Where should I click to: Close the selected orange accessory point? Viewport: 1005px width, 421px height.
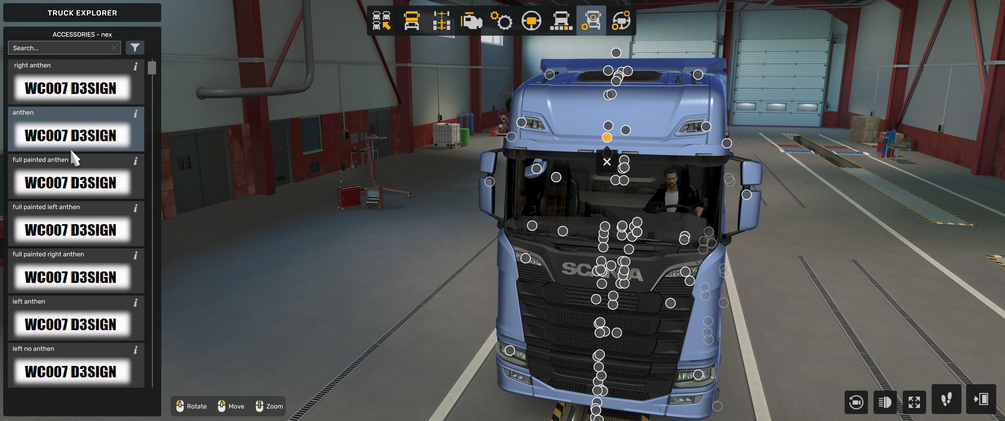point(607,161)
